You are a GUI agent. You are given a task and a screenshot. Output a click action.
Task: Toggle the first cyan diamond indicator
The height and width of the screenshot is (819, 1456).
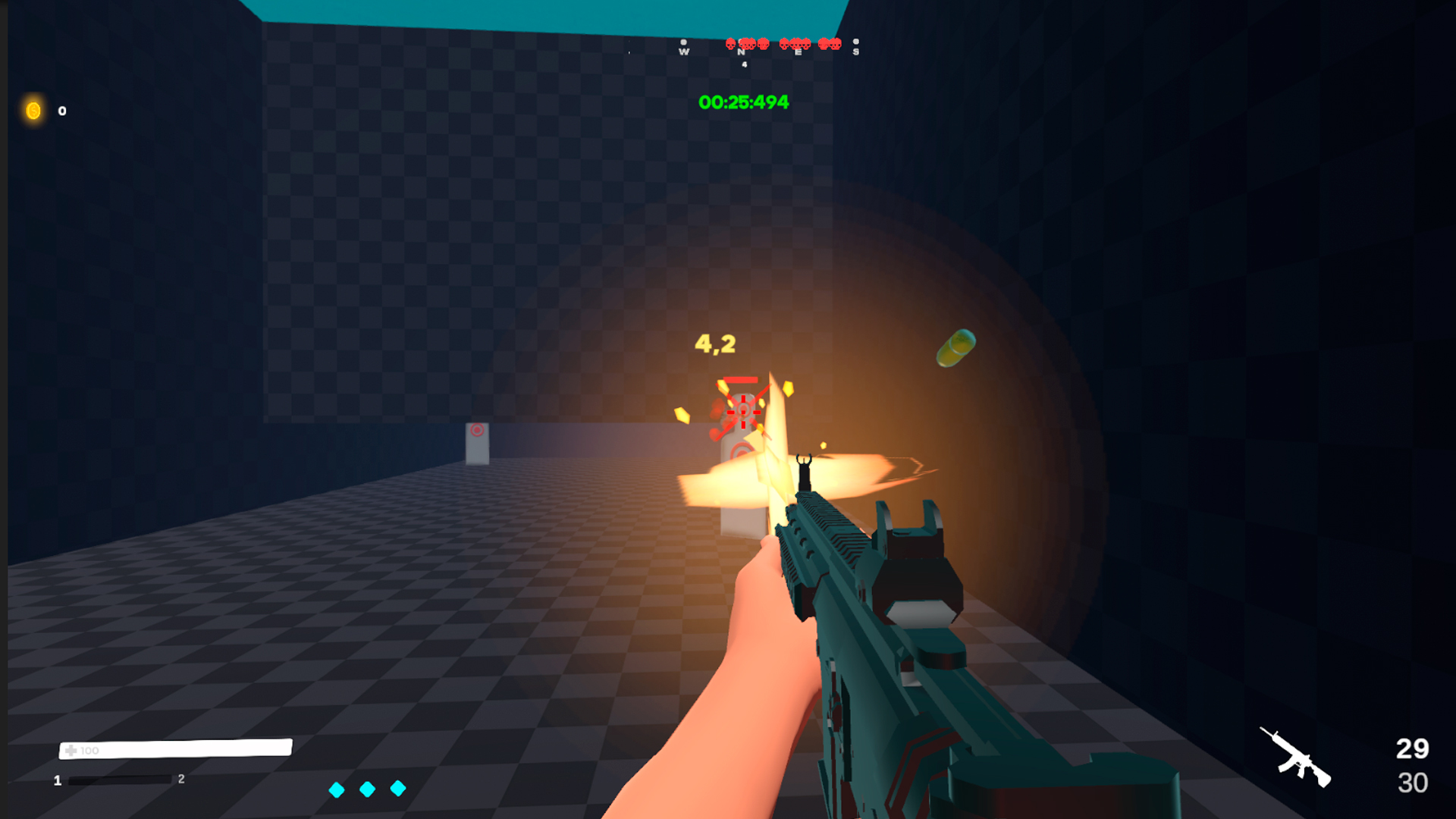(336, 789)
